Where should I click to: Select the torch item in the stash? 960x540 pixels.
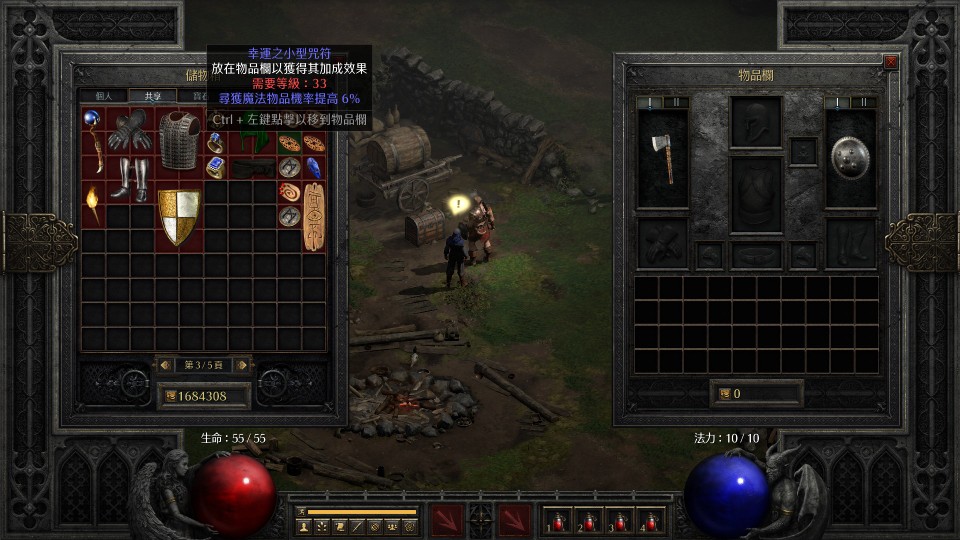click(x=93, y=203)
